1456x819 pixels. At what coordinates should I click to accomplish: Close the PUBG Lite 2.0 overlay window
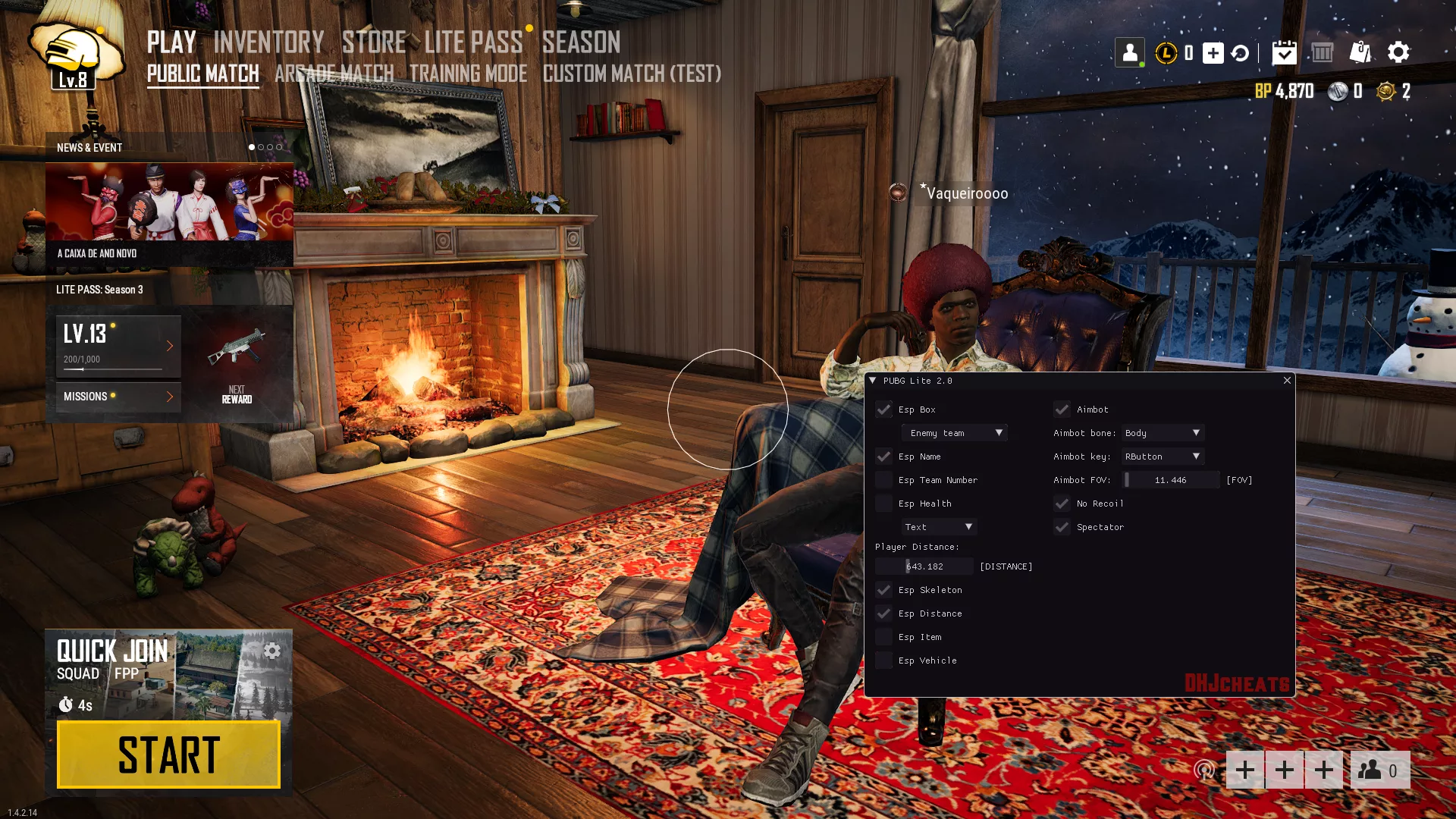[x=1287, y=381]
